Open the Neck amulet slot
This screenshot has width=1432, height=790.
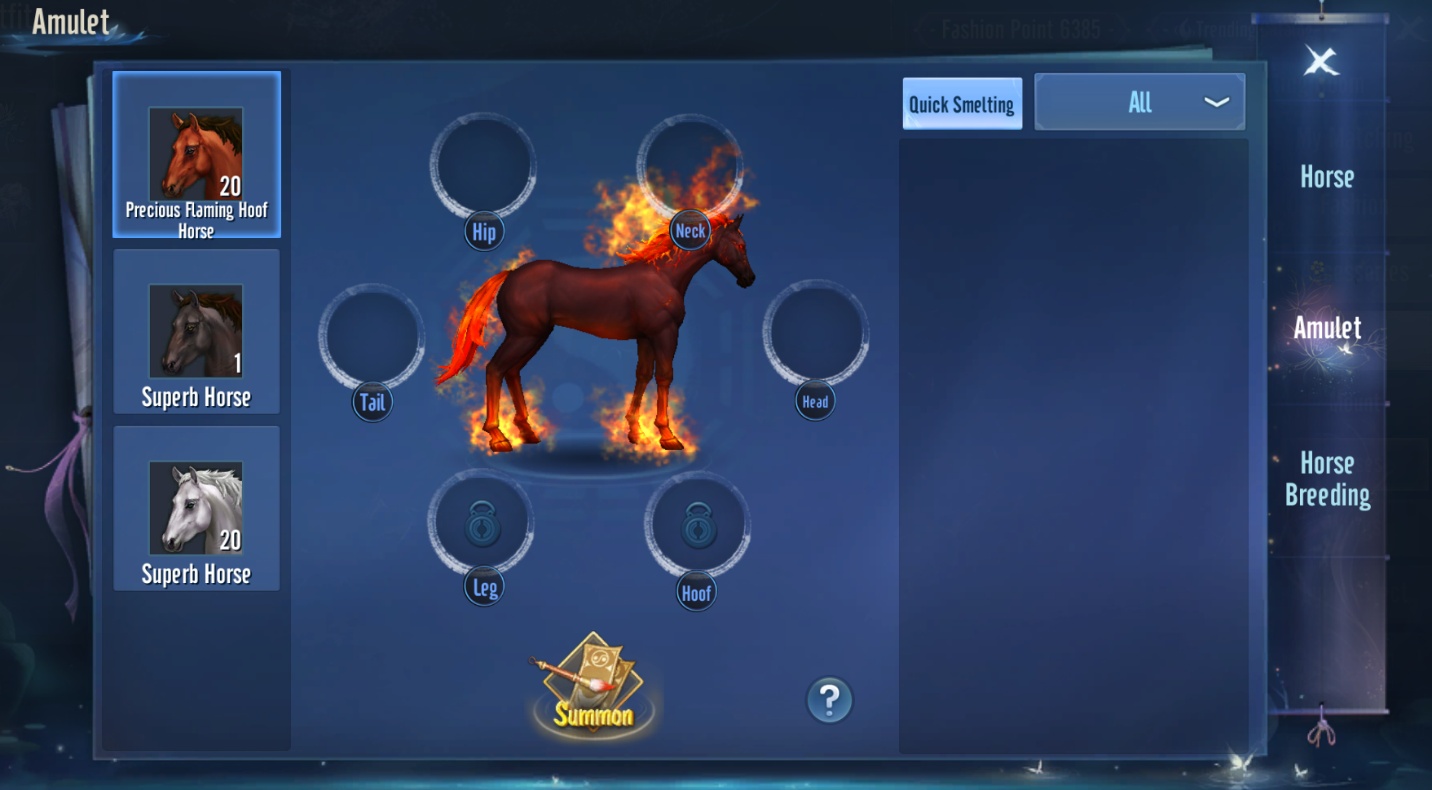click(690, 165)
